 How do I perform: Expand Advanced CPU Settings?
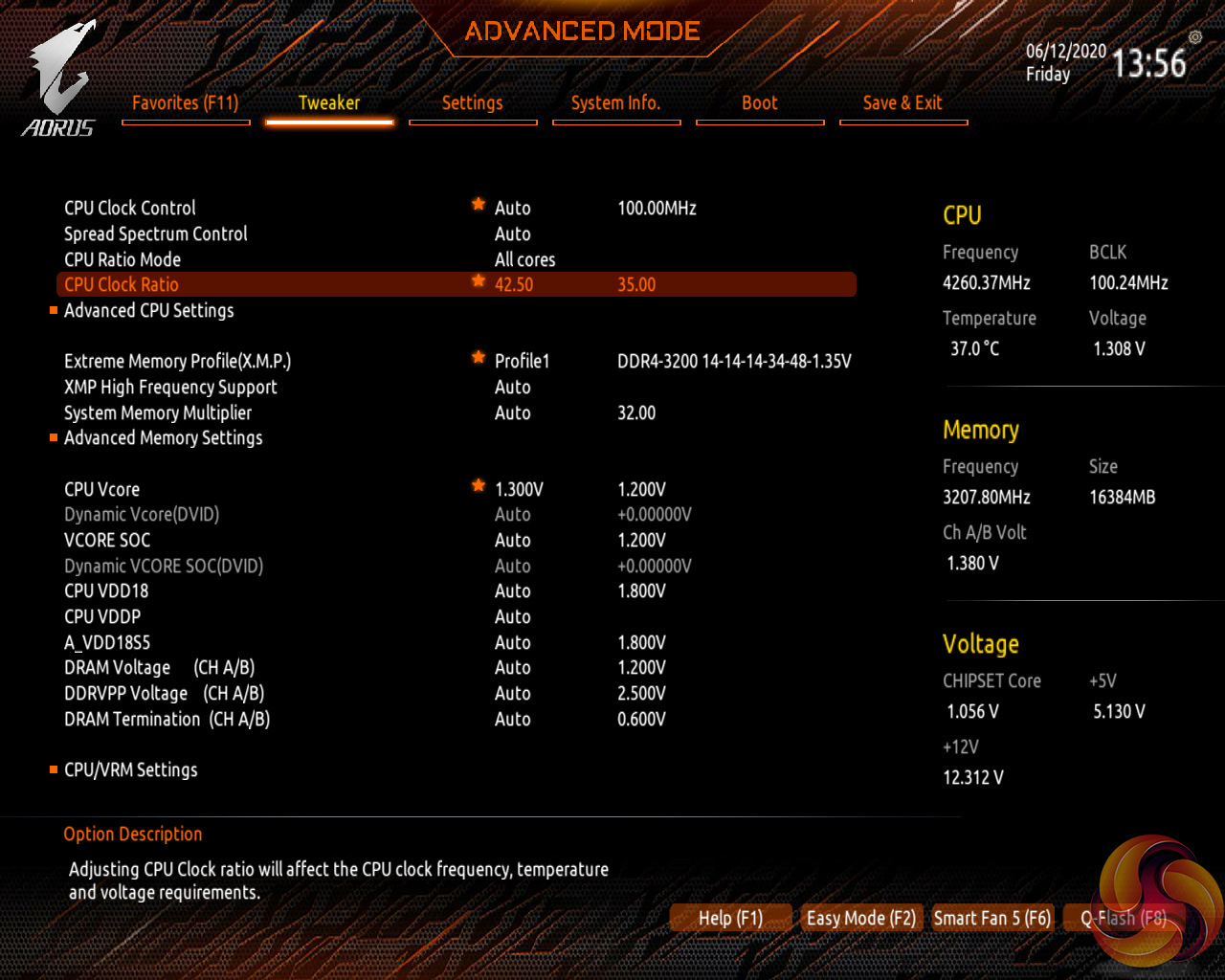[148, 310]
